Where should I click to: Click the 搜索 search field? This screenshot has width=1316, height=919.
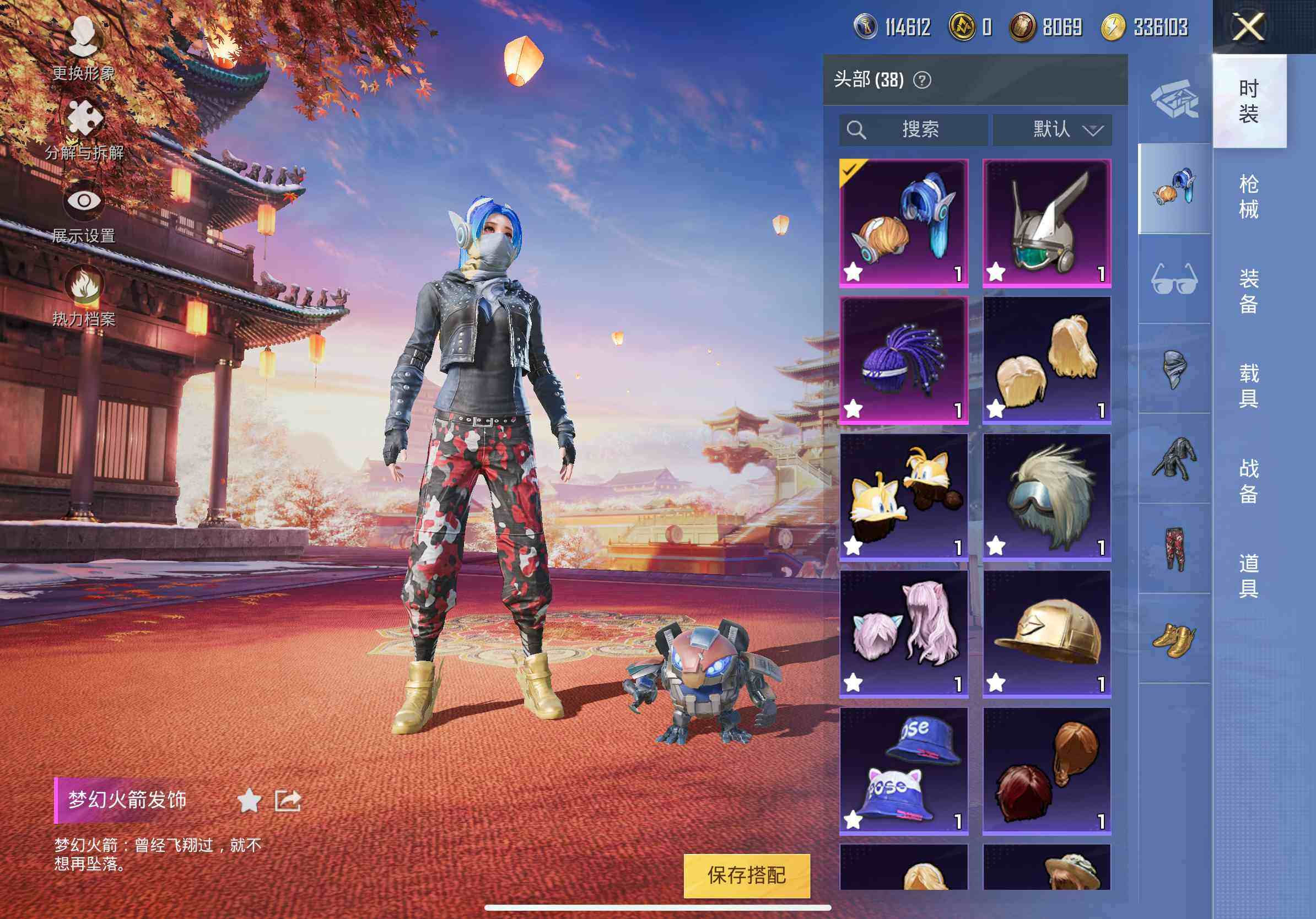point(913,129)
